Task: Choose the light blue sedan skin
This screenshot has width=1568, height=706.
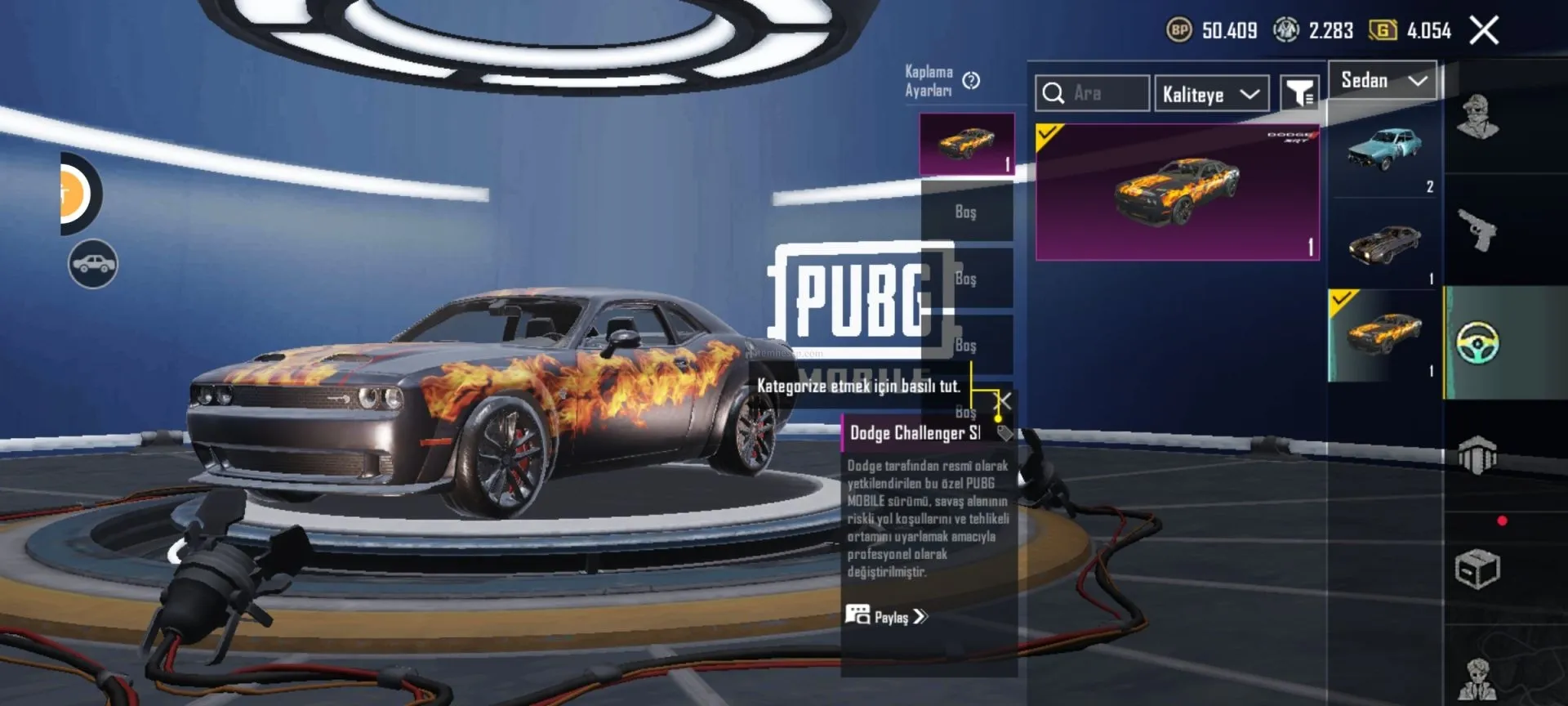Action: 1384,150
